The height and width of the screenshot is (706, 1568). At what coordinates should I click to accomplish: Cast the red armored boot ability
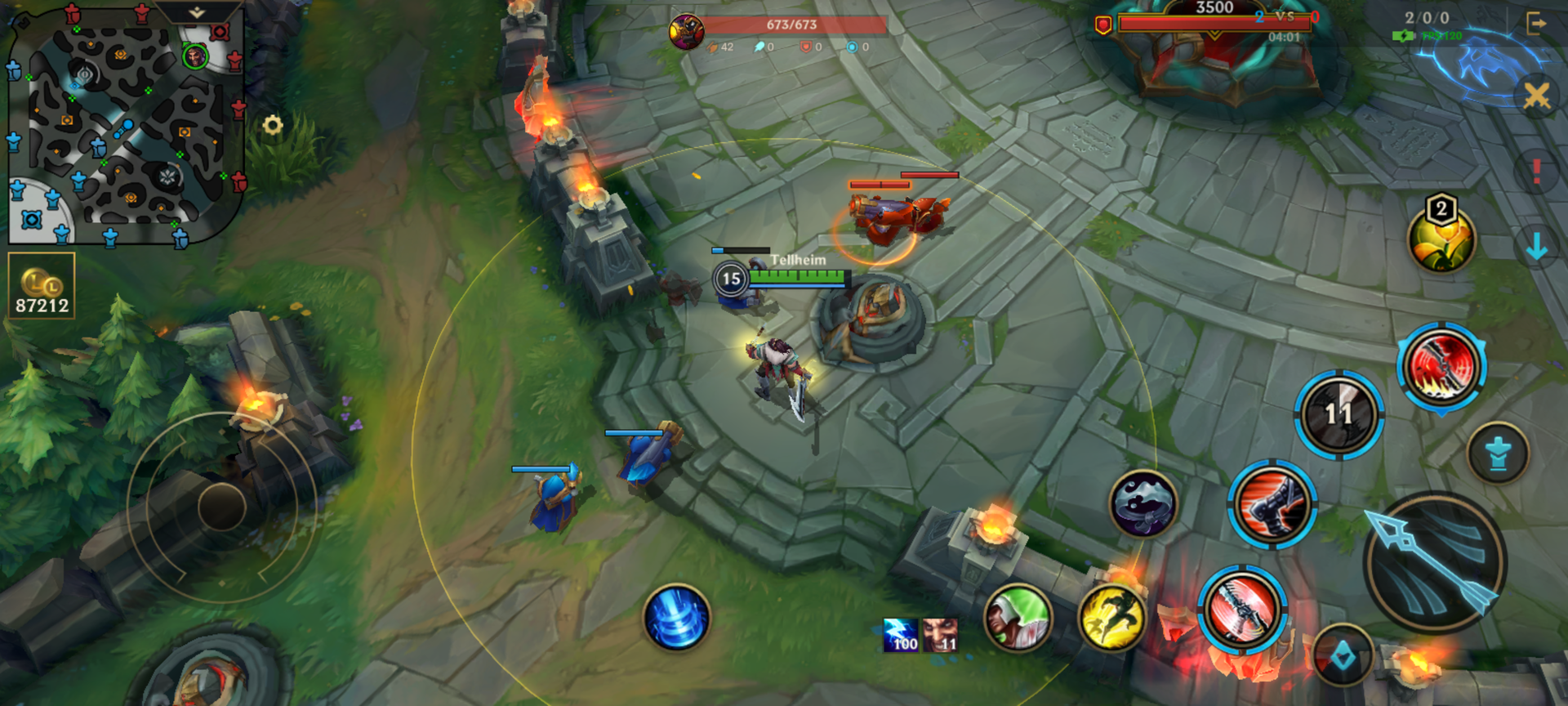pos(1272,504)
